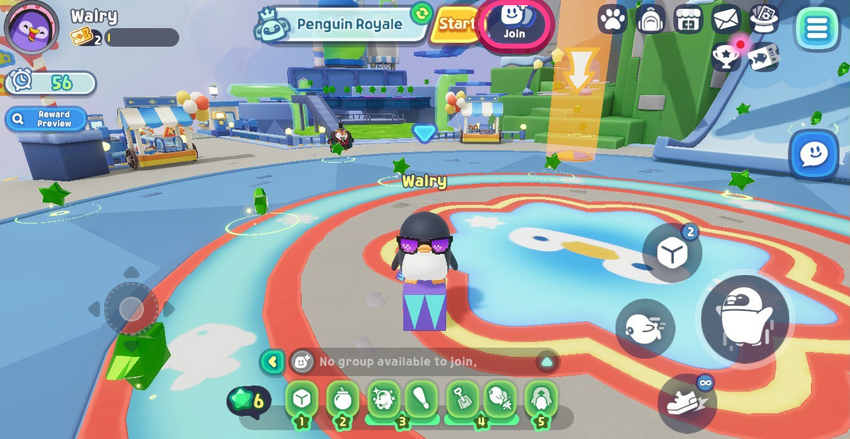850x439 pixels.
Task: Collapse the group bar with left arrow
Action: click(272, 361)
